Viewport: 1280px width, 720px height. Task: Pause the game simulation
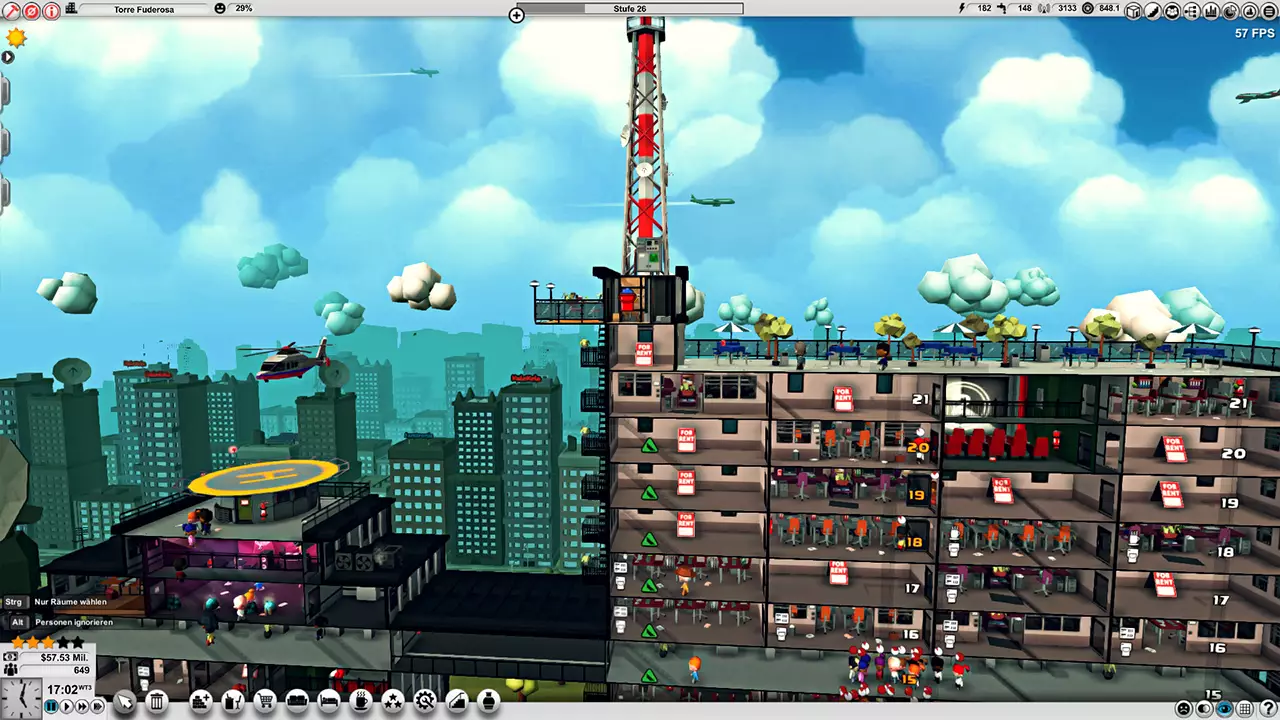tap(51, 706)
